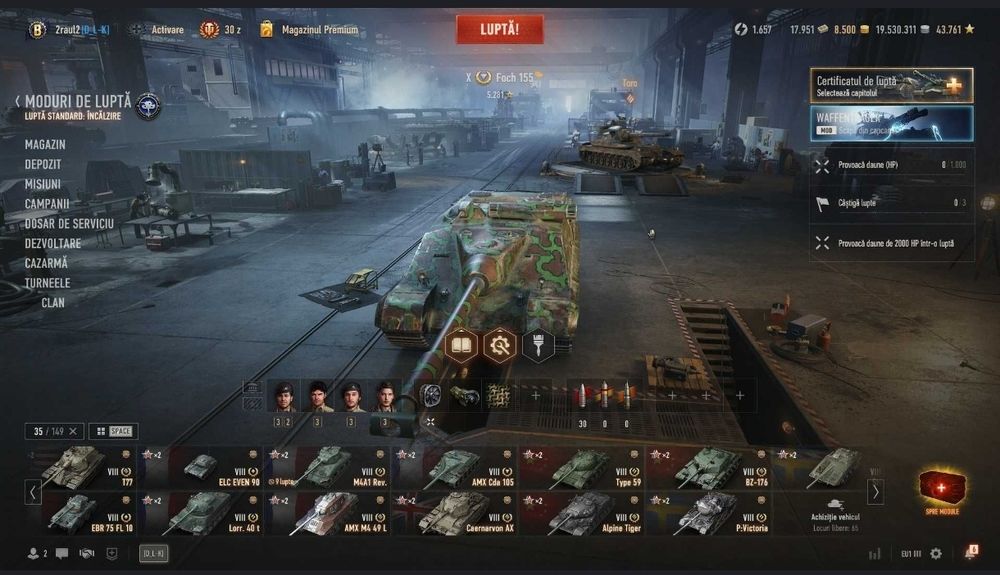Viewport: 1000px width, 575px height.
Task: Open DOSAR DE SERVICIU
Action: (69, 223)
